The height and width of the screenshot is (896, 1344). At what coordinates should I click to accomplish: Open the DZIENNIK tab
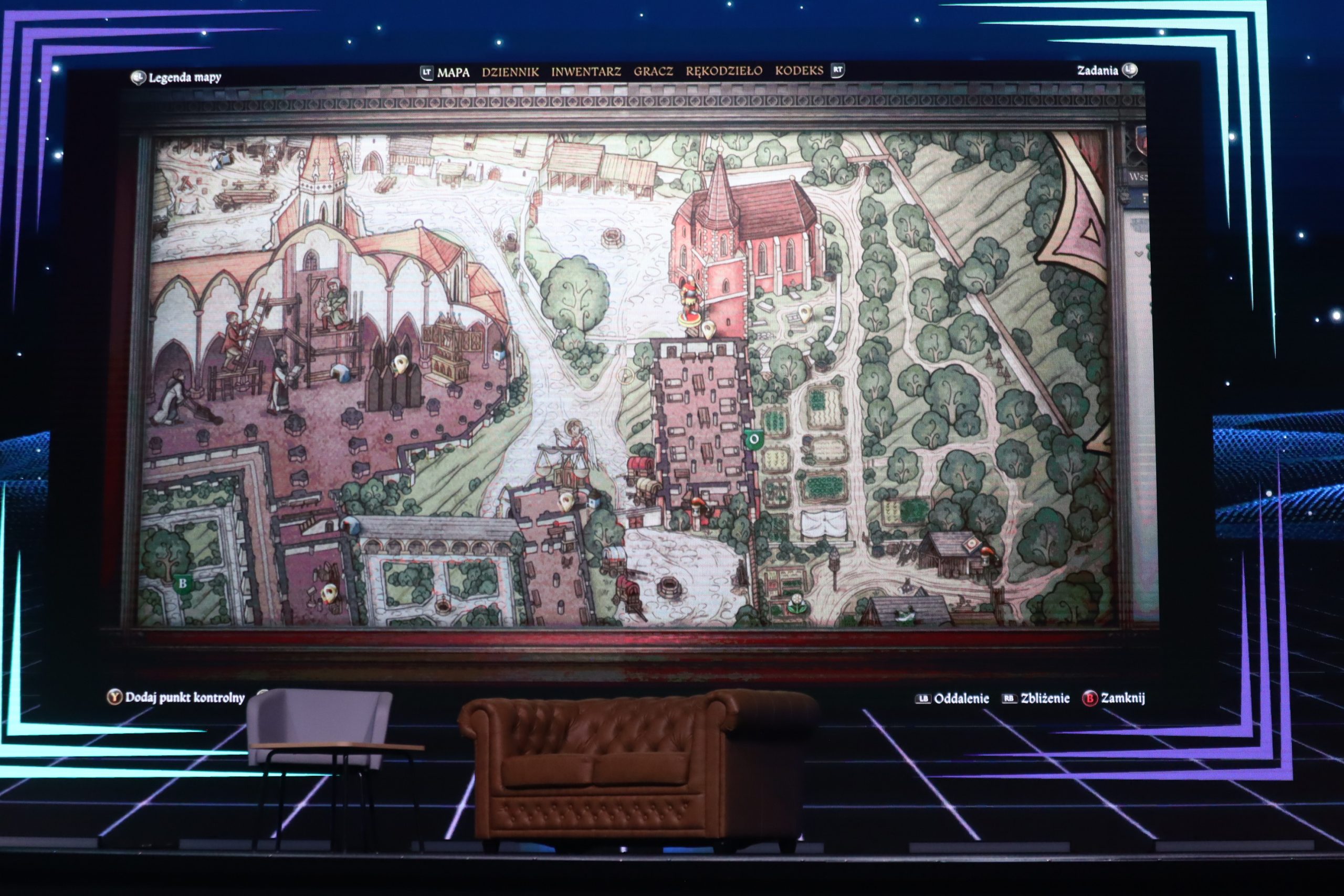pos(510,72)
